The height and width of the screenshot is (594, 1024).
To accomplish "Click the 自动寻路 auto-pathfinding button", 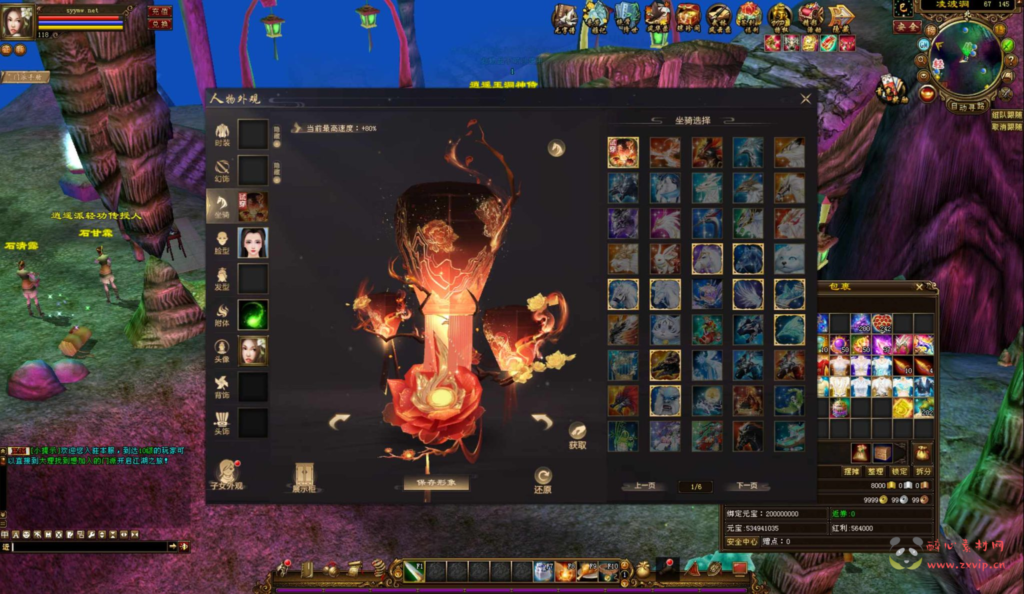I will tap(966, 105).
